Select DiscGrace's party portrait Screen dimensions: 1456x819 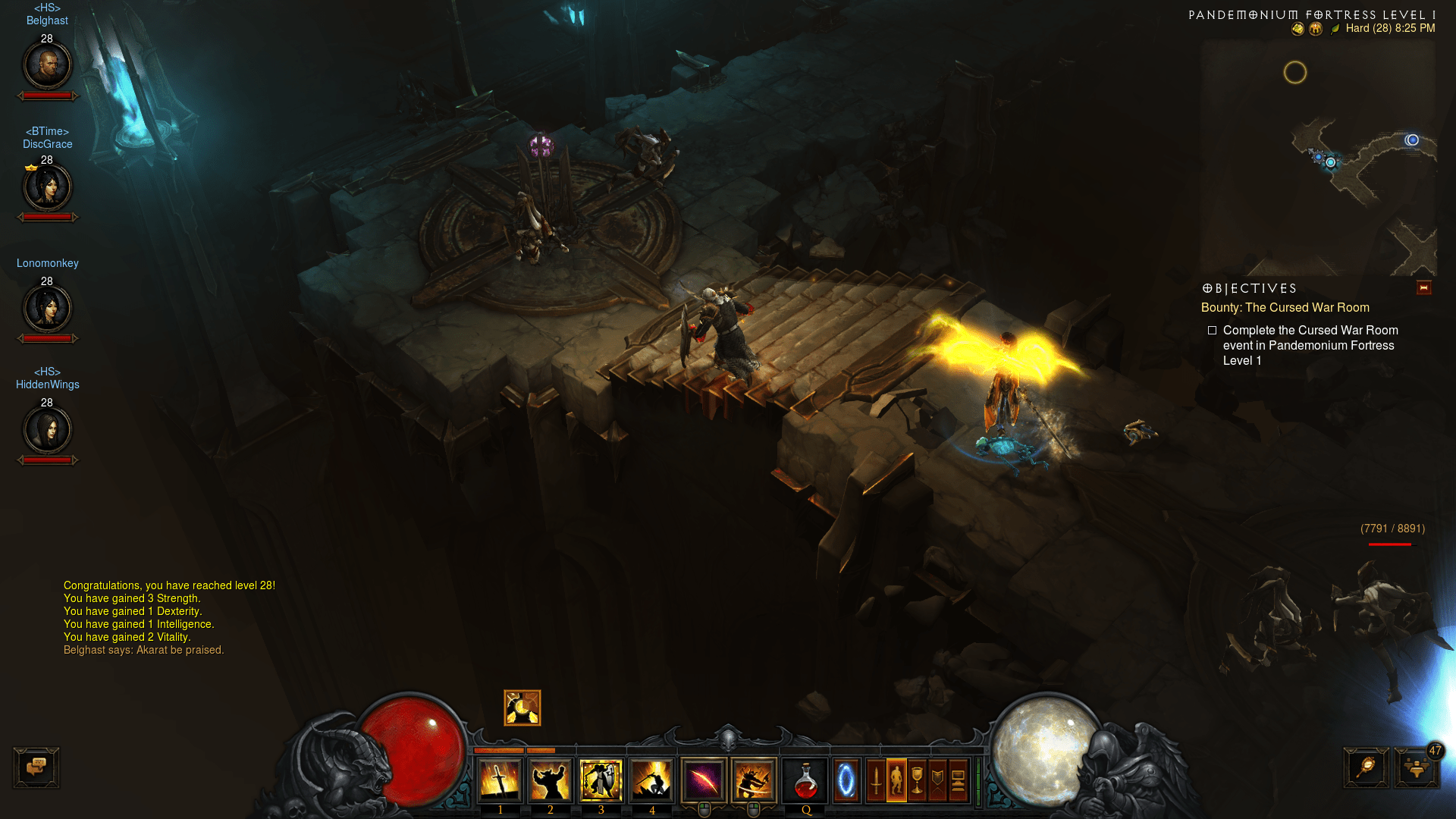click(47, 187)
